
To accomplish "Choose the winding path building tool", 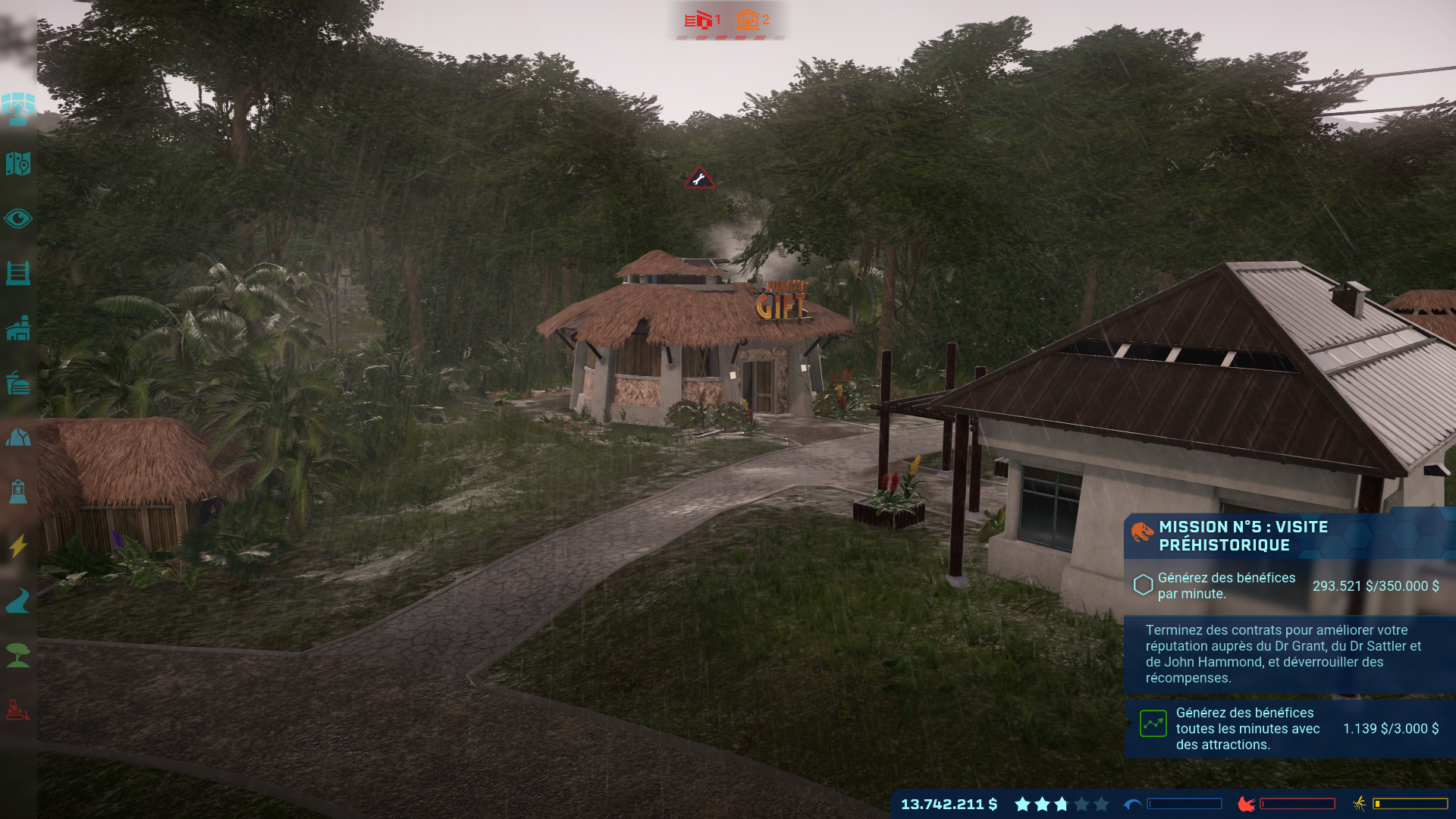I will (x=18, y=601).
